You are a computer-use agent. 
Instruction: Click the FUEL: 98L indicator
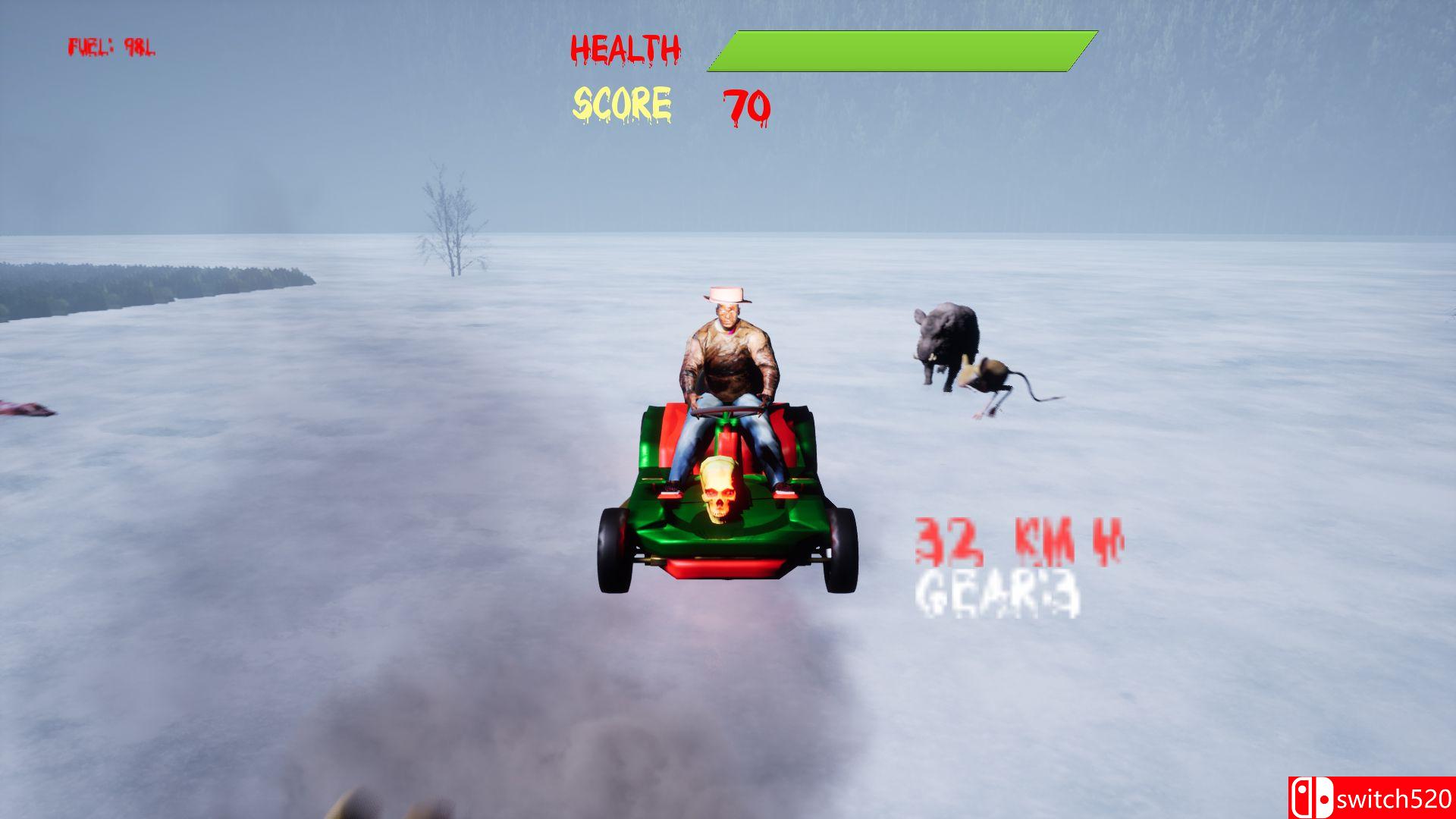point(112,45)
